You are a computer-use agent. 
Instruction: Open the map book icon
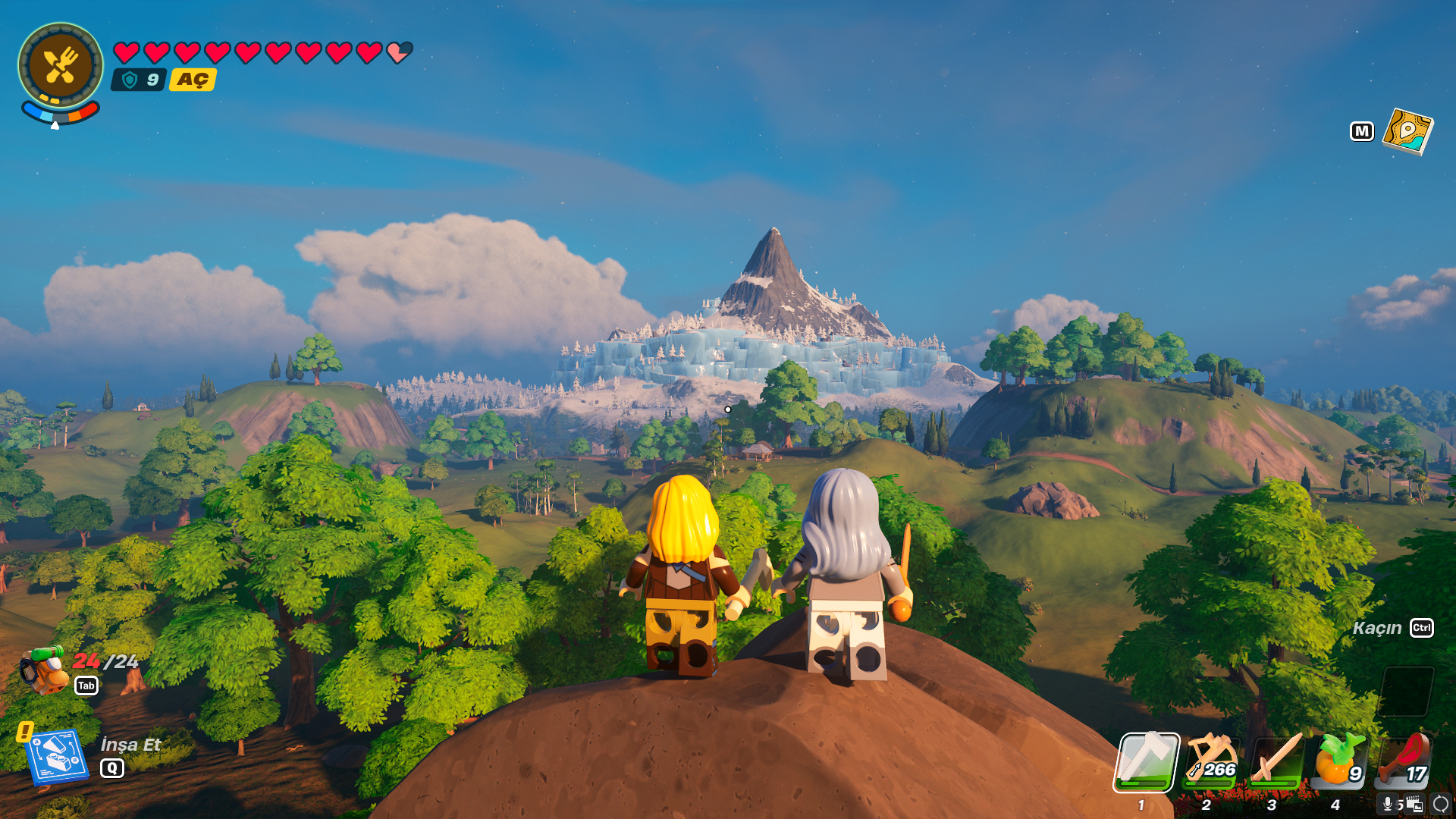pos(1407,131)
